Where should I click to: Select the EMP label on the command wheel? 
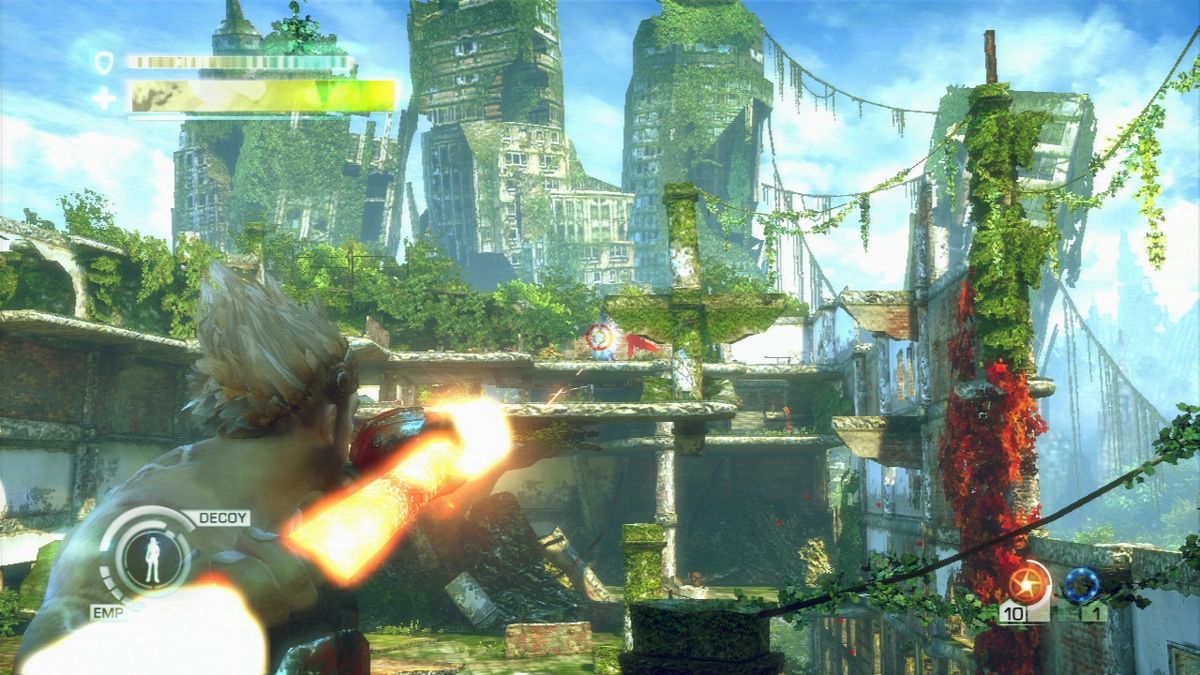105,611
